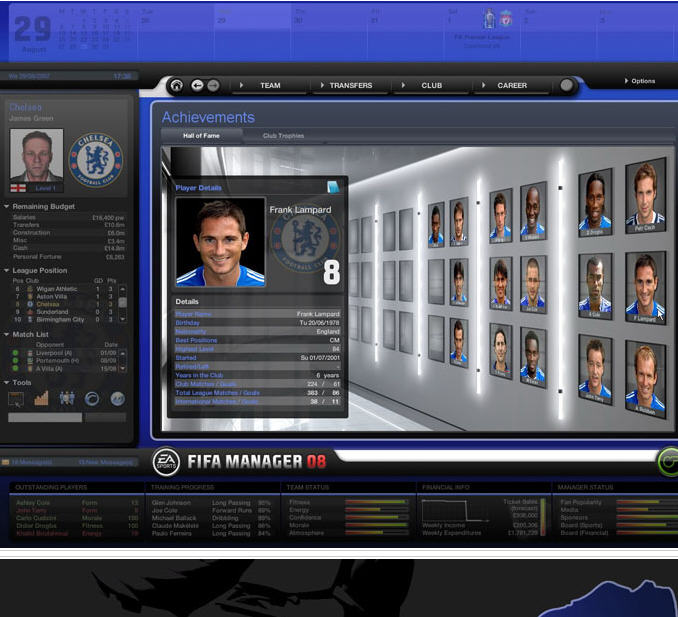This screenshot has width=678, height=617.
Task: Select the A. Robben portrait frame
Action: 643,373
